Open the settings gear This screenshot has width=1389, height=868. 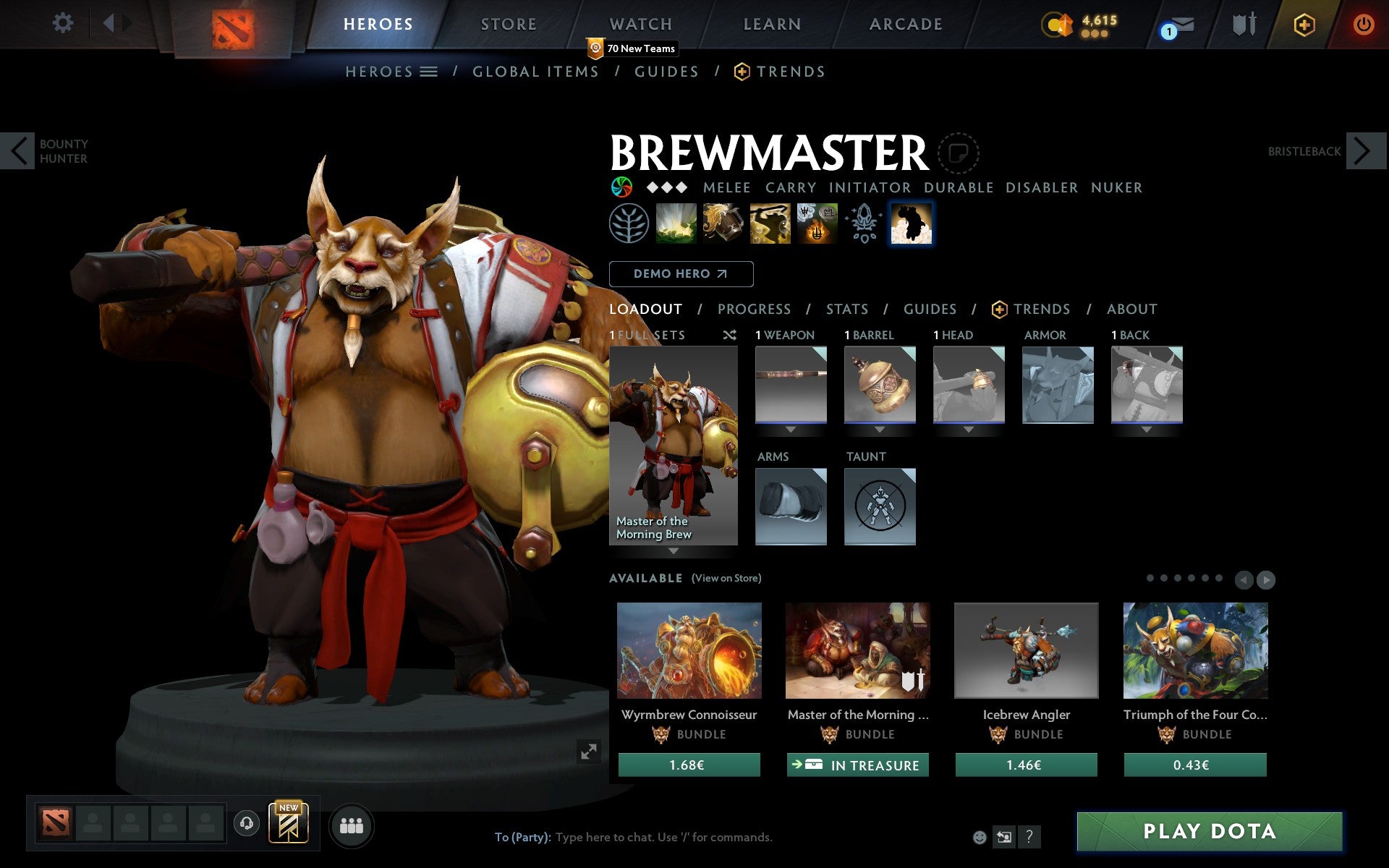[x=64, y=23]
